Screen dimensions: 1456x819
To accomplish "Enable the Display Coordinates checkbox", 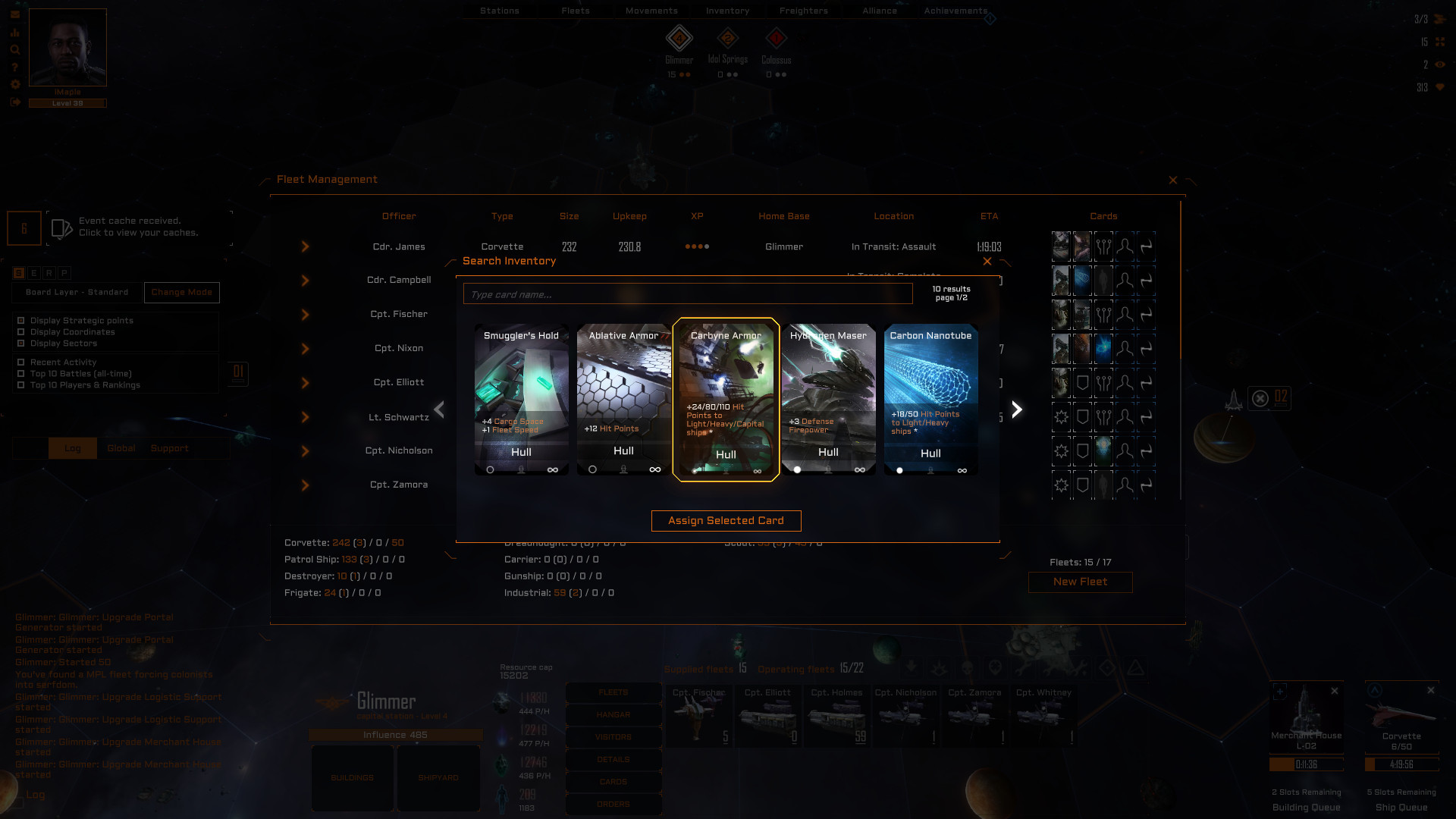I will [x=21, y=331].
